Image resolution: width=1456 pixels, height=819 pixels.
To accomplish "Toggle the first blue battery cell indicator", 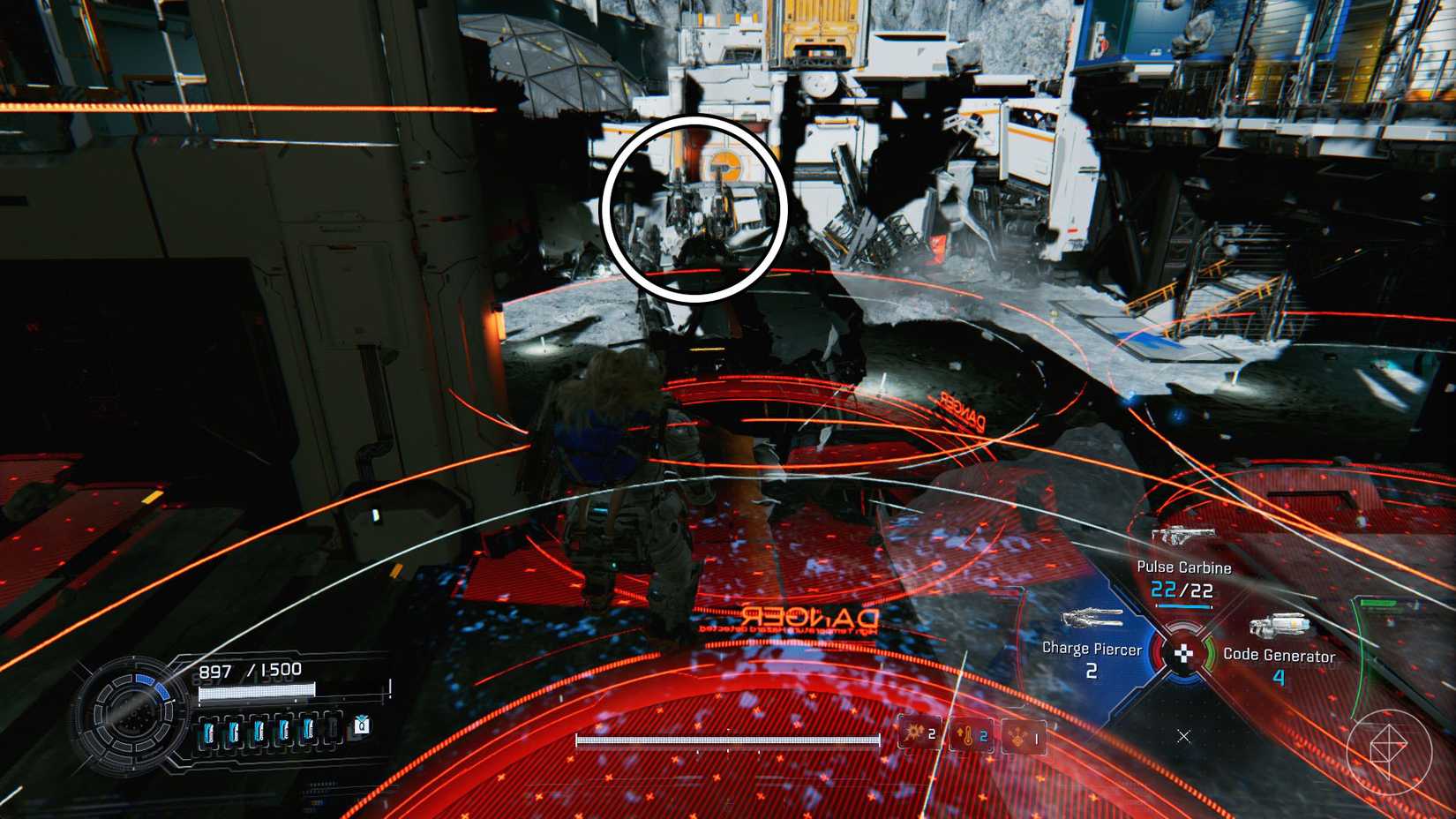I will click(x=209, y=731).
